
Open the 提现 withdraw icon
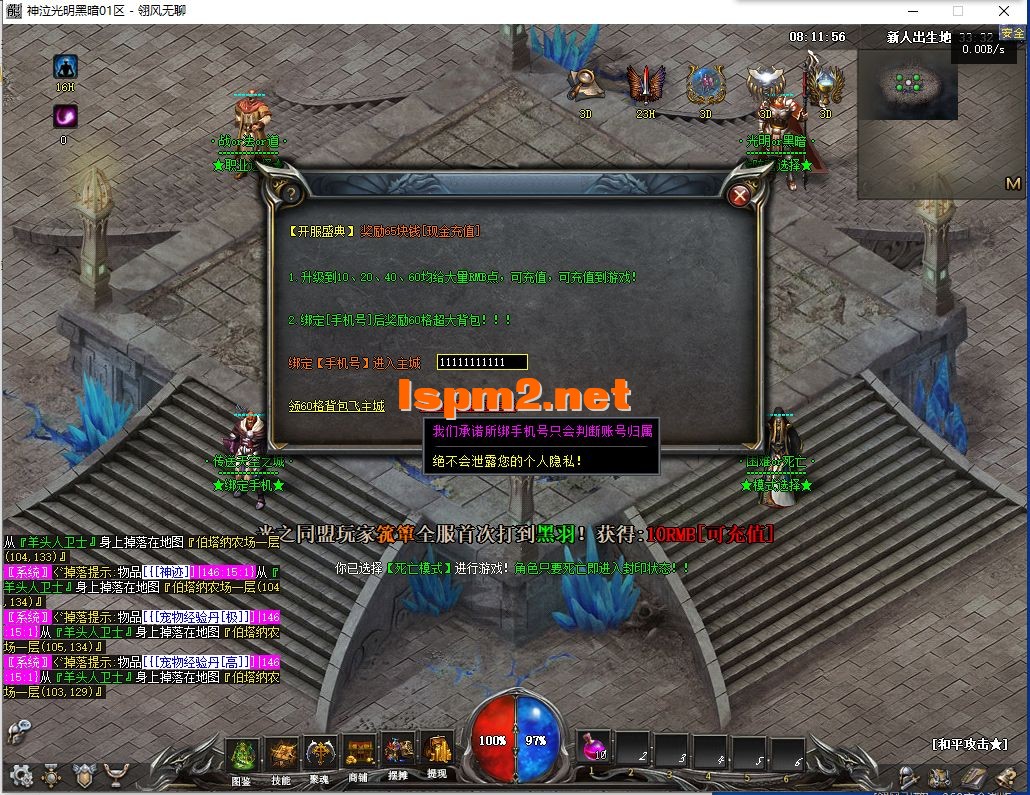point(437,752)
